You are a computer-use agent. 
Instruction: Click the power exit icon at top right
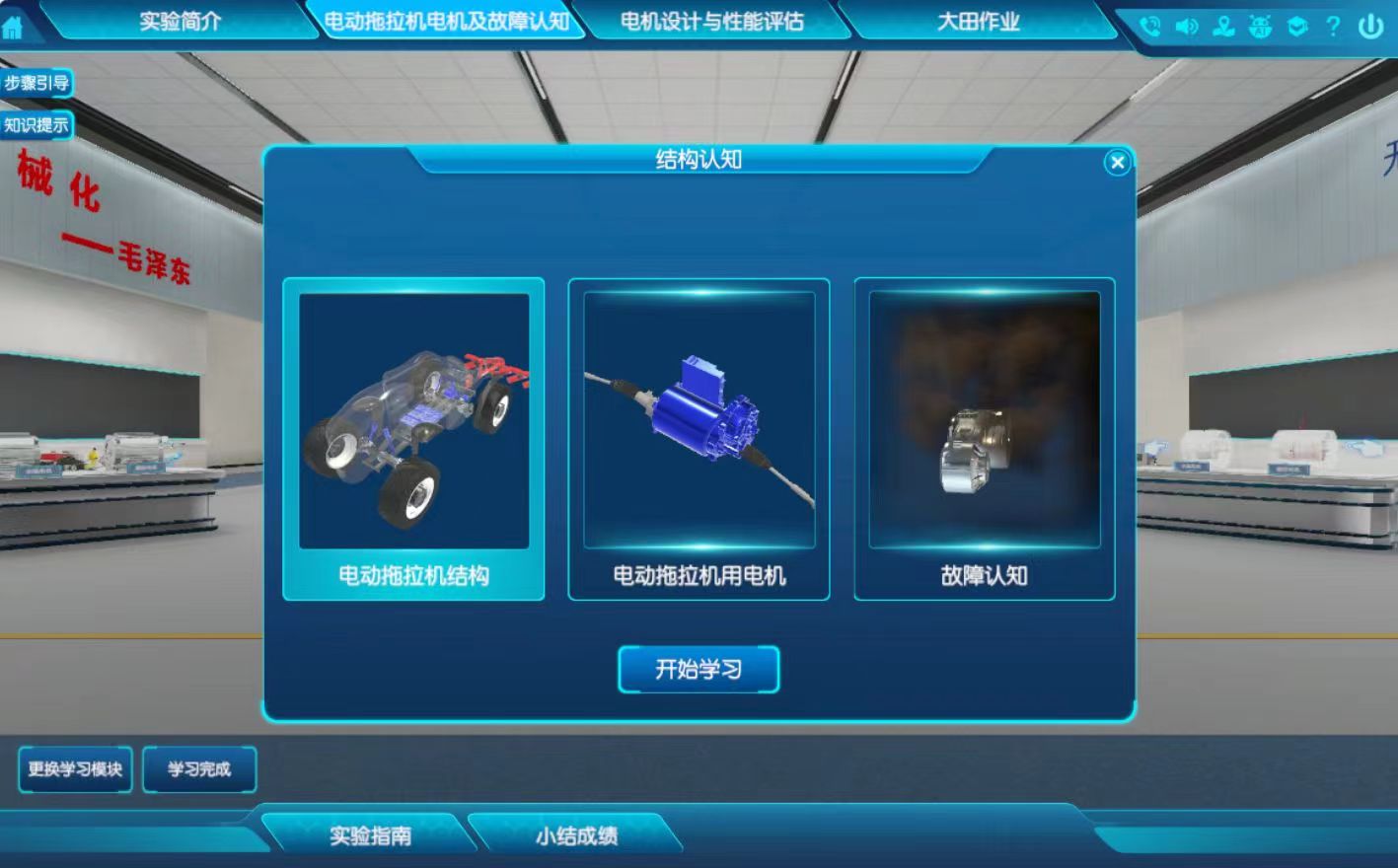point(1372,28)
